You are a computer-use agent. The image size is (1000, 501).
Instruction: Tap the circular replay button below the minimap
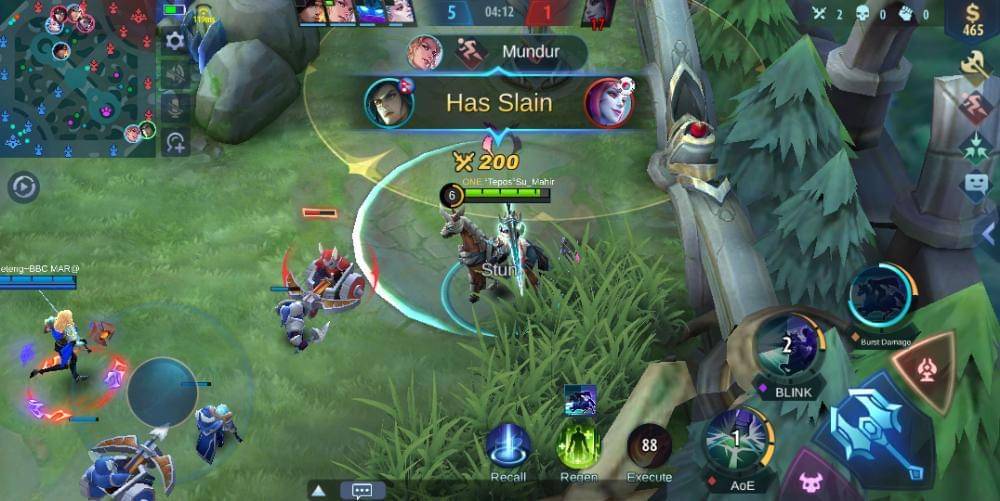23,187
